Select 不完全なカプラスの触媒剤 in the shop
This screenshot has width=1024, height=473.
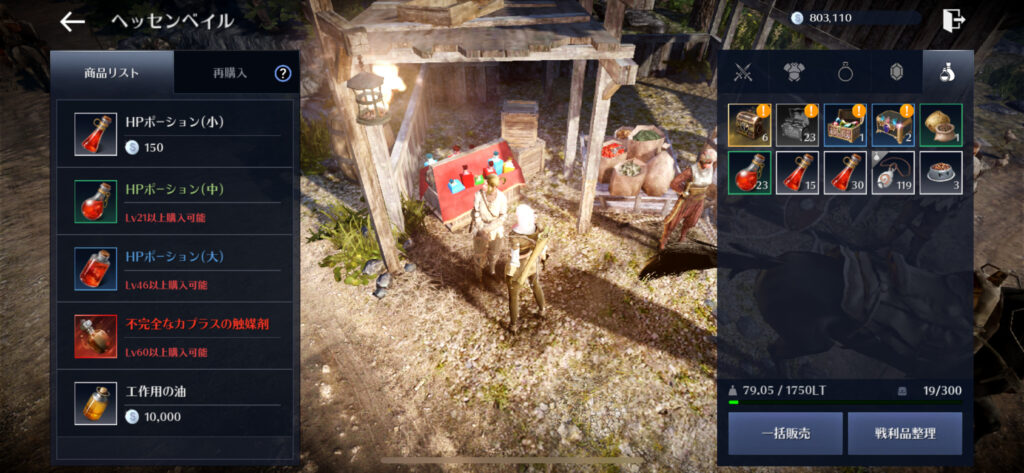[176, 336]
